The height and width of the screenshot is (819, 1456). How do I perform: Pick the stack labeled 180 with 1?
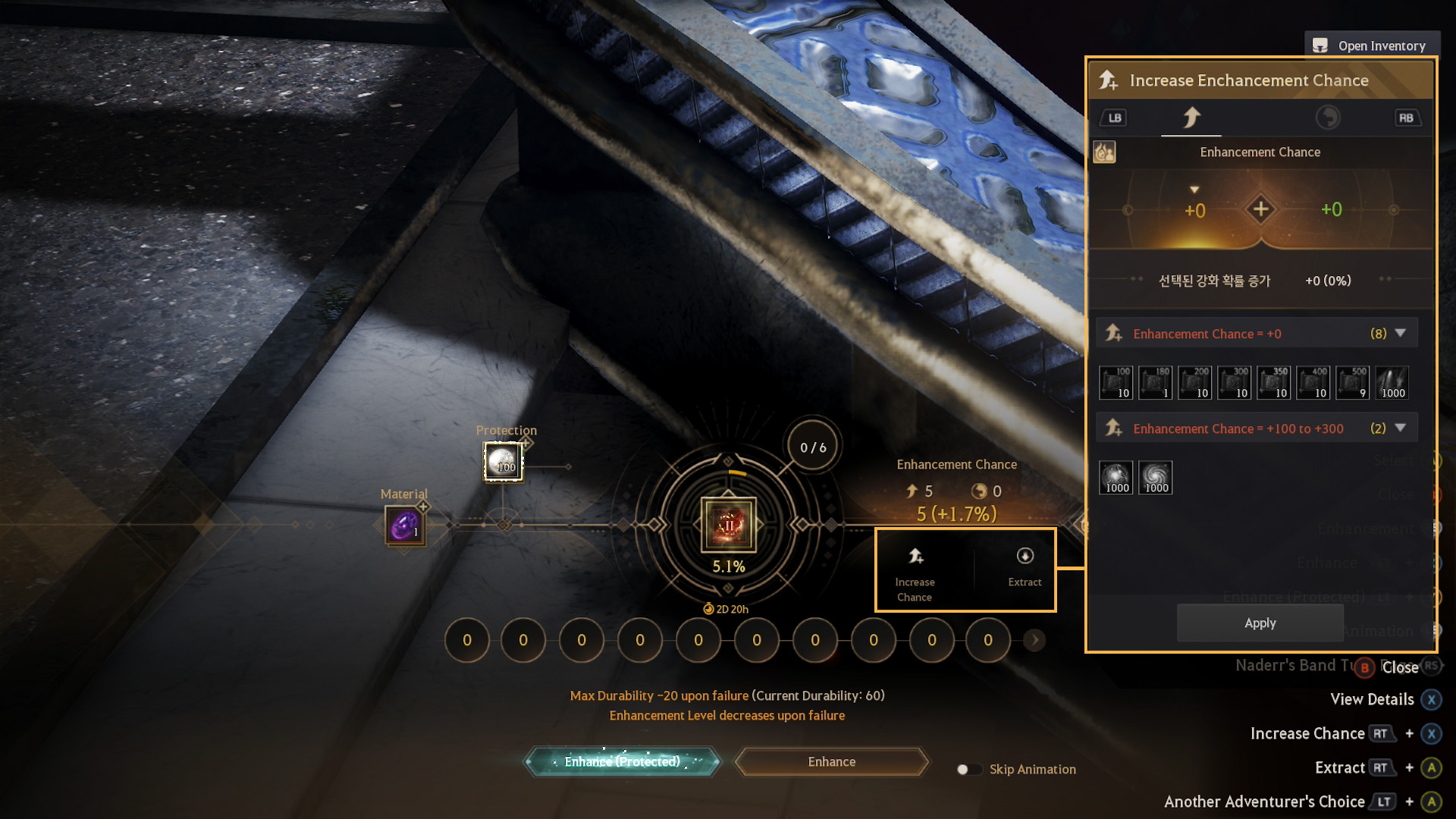click(1155, 382)
